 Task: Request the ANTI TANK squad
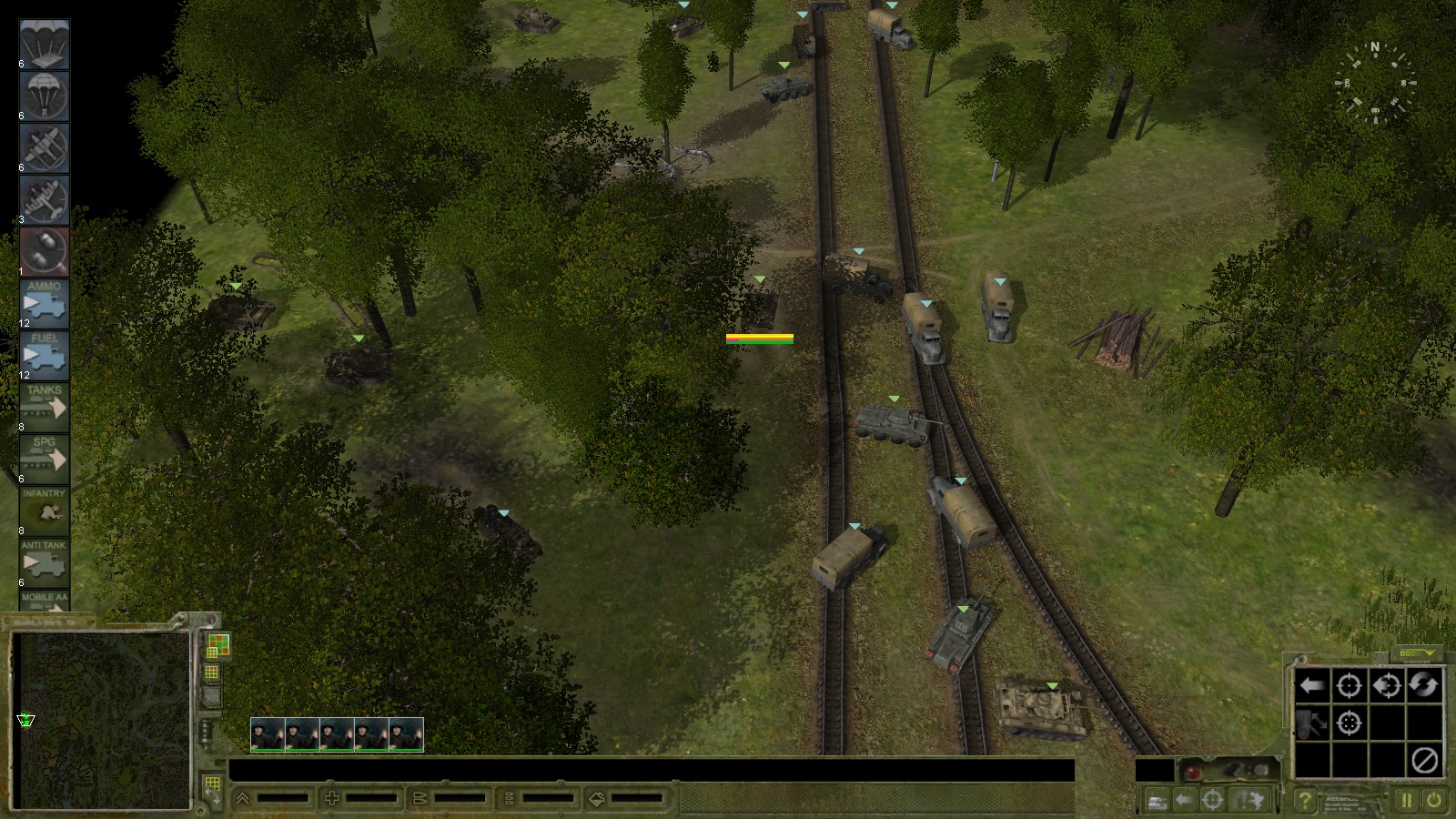[44, 561]
